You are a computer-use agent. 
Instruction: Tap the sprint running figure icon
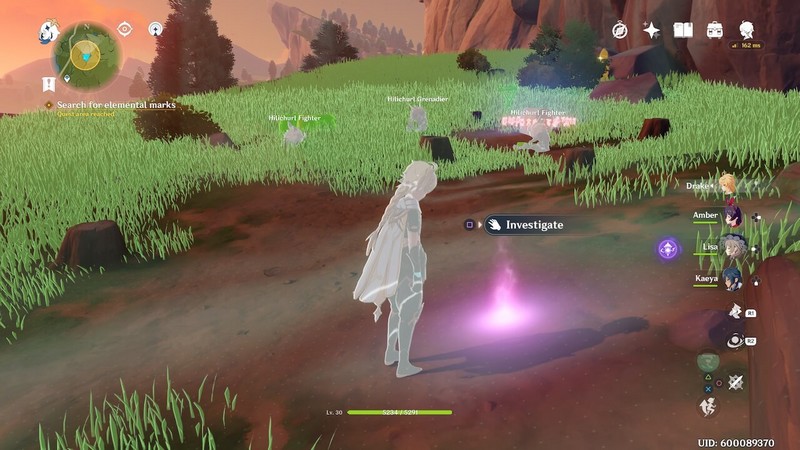pos(708,406)
